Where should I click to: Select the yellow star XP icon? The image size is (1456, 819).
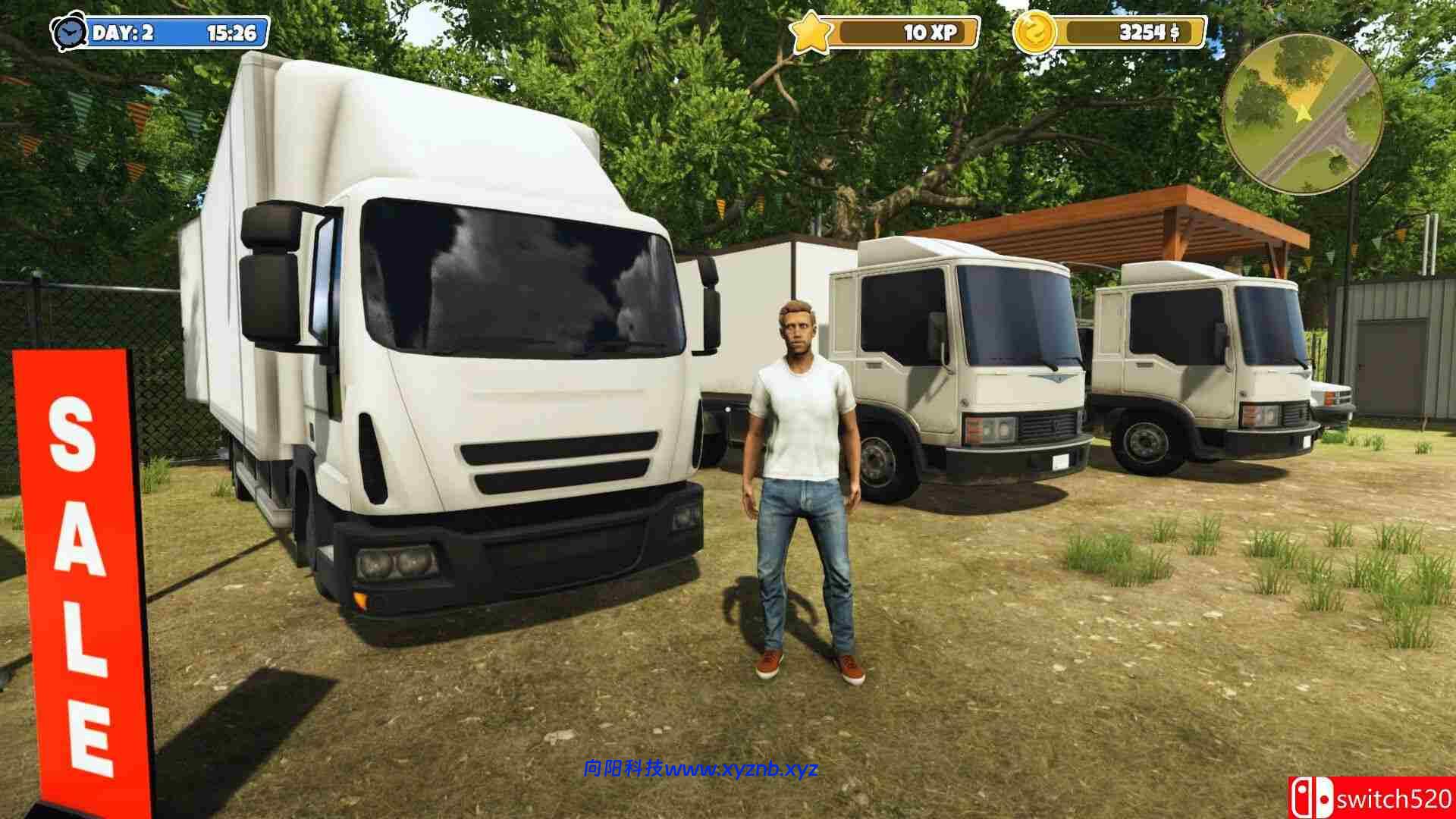[813, 31]
